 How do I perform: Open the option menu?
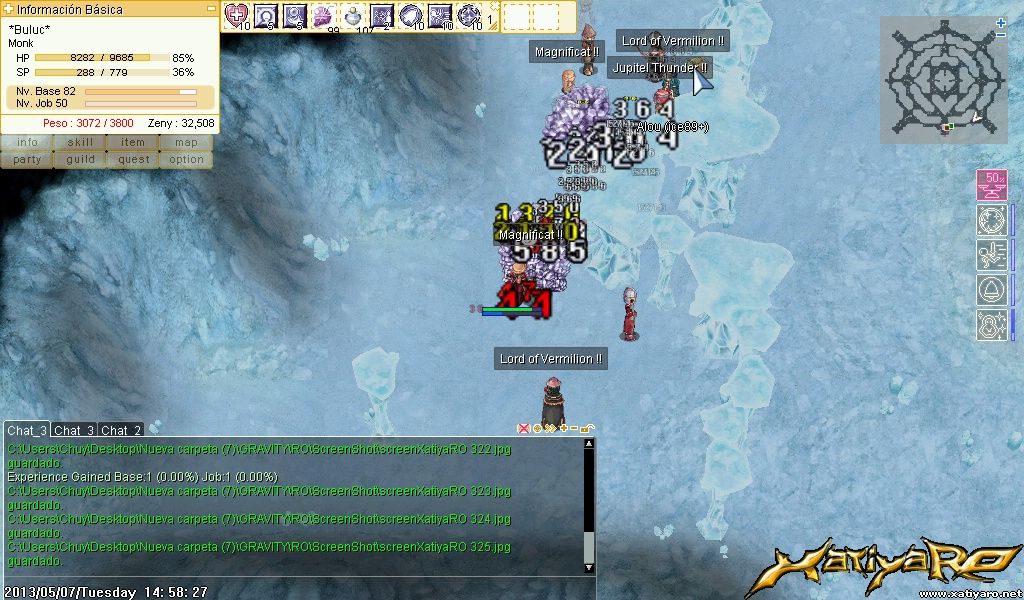[186, 159]
